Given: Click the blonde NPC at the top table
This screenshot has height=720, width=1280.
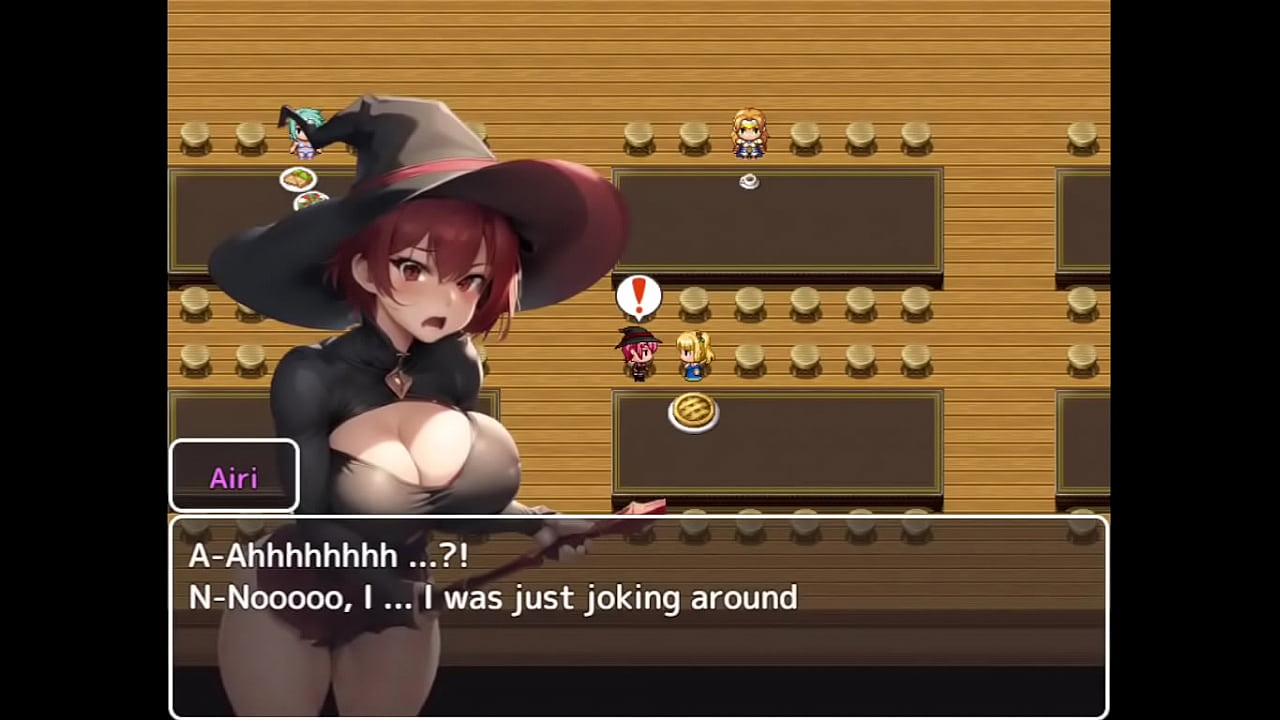Looking at the screenshot, I should click(x=749, y=135).
